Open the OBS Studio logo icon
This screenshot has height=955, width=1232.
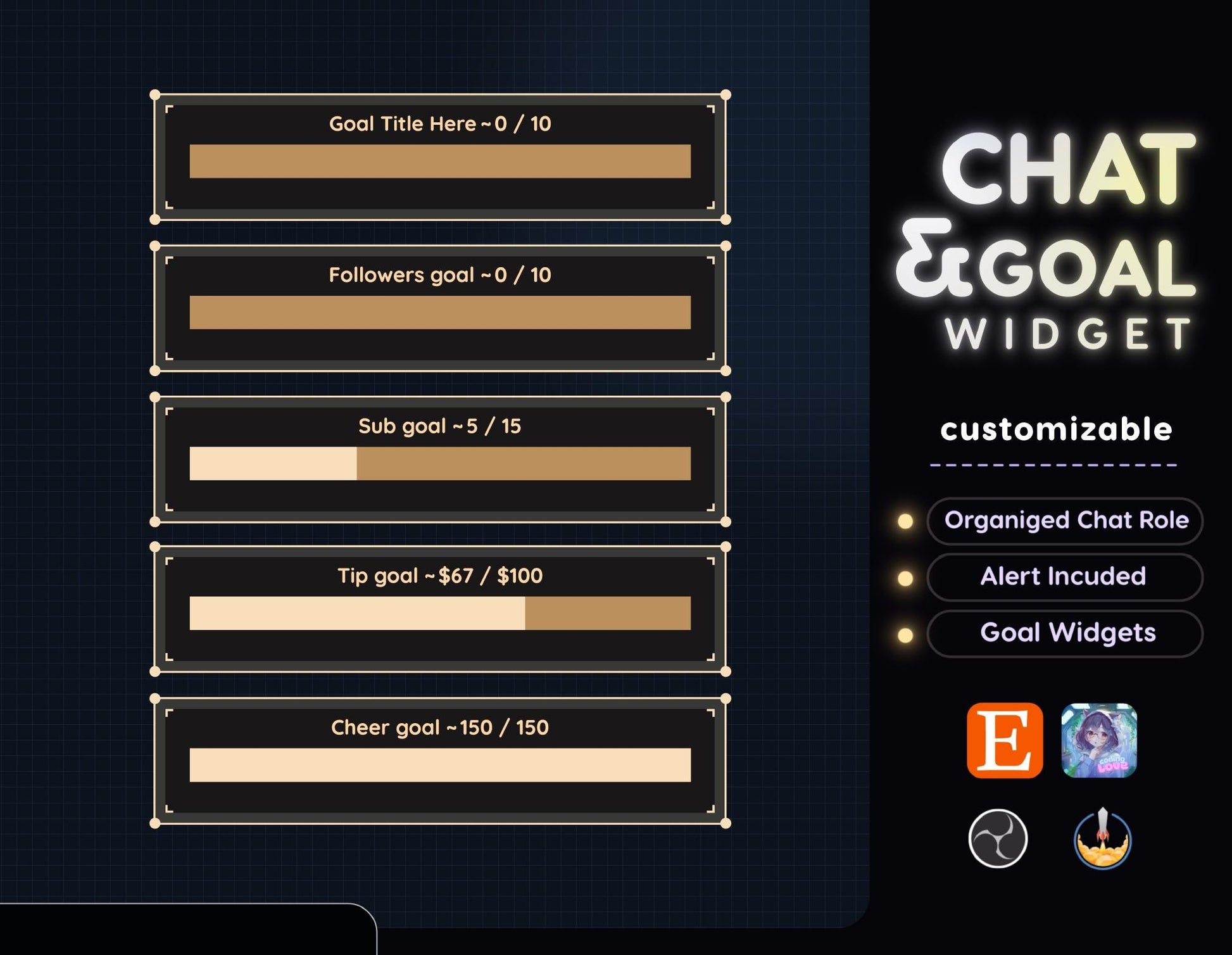pos(998,838)
